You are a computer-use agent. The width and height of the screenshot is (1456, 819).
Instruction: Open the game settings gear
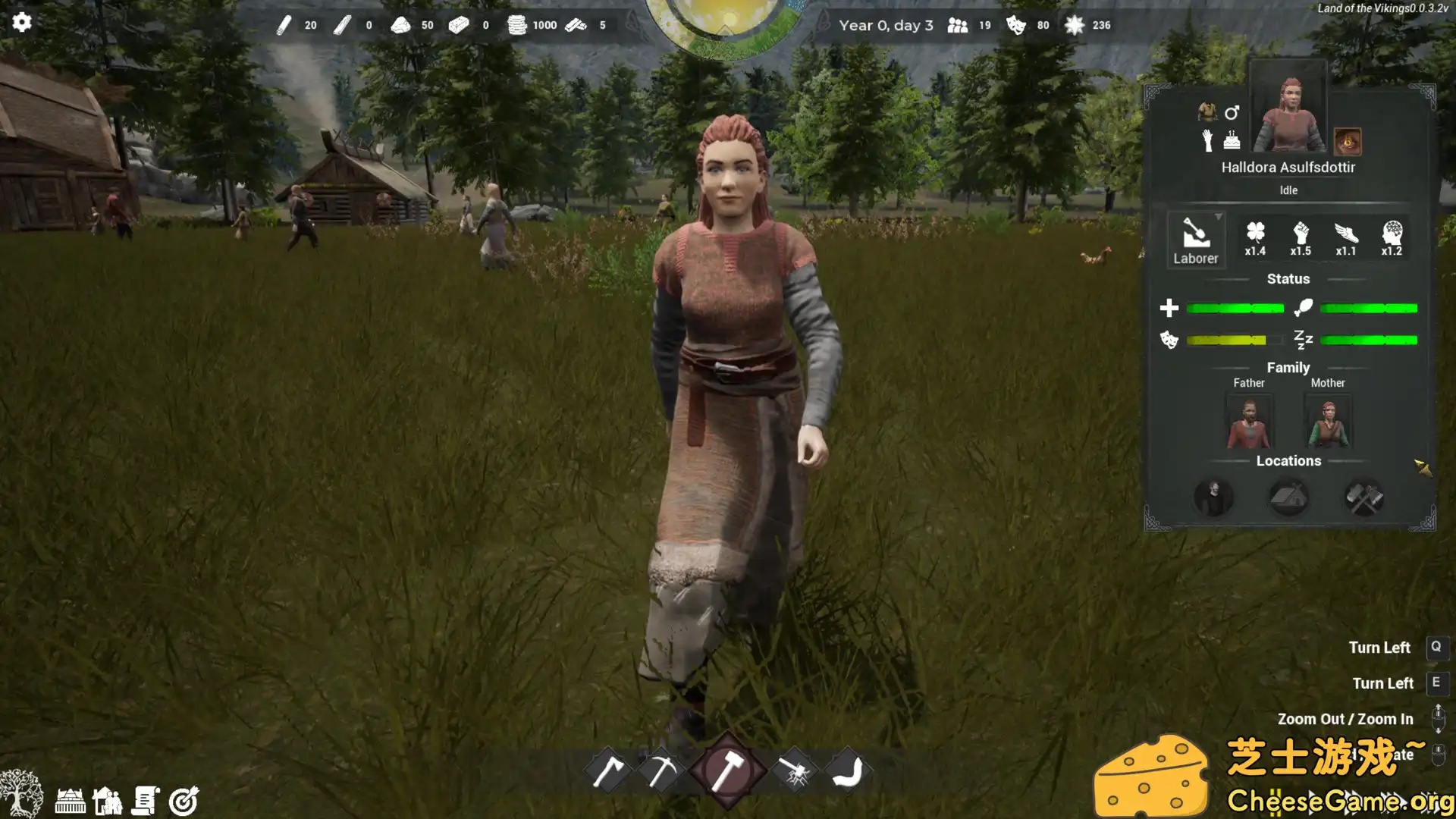[22, 22]
